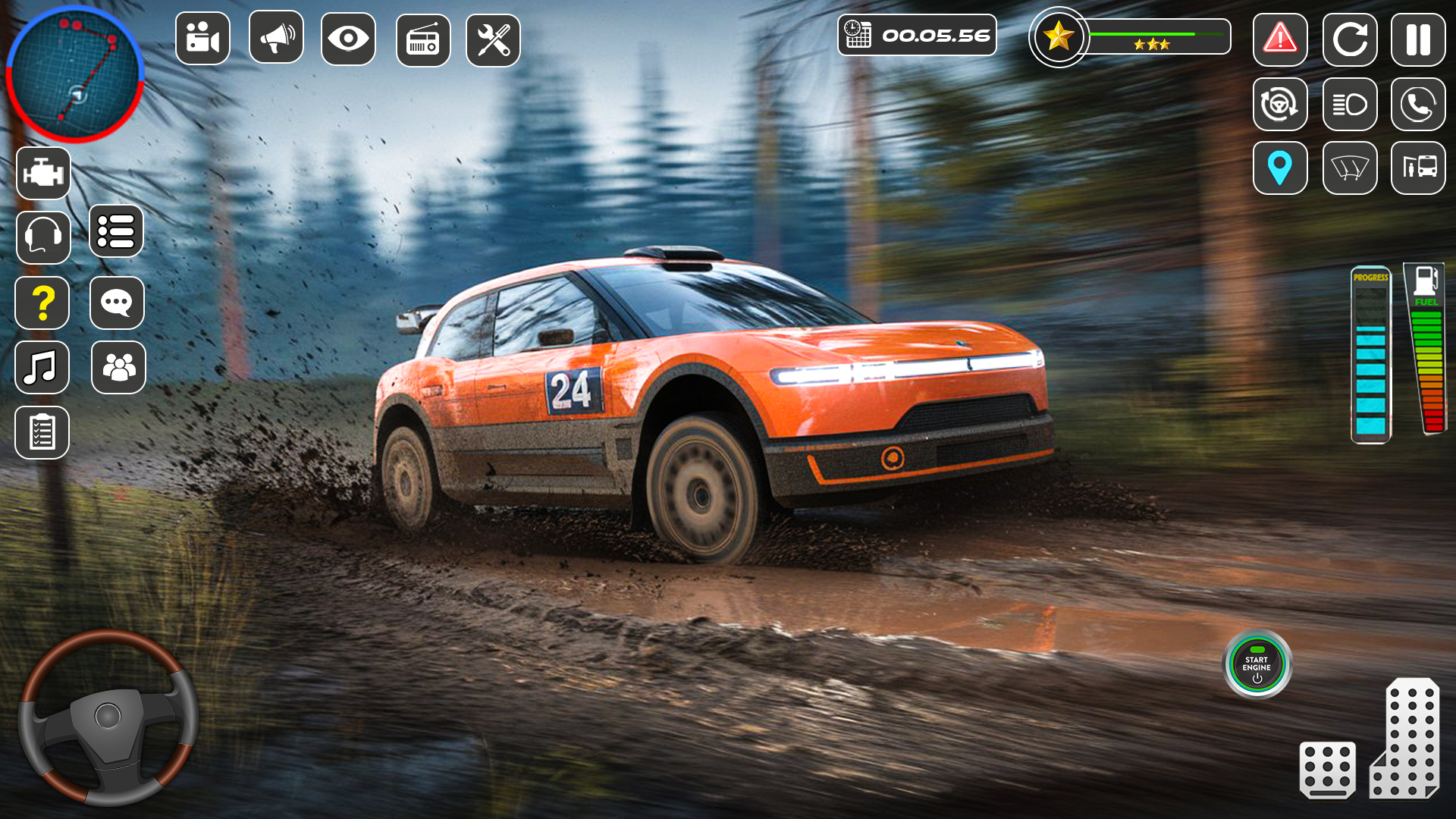Switch the eye icon camera view
This screenshot has width=1456, height=819.
coord(350,36)
